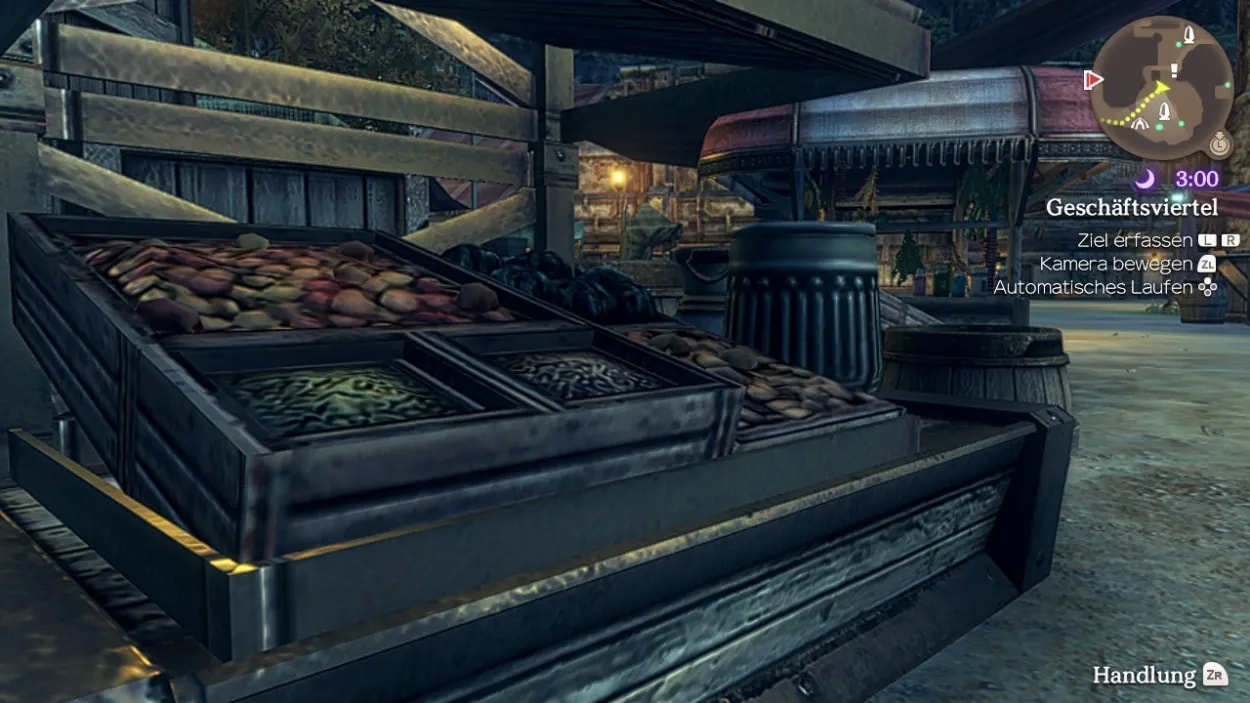This screenshot has width=1250, height=703.
Task: Select the tent camp marker on the minimap
Action: (x=1139, y=125)
